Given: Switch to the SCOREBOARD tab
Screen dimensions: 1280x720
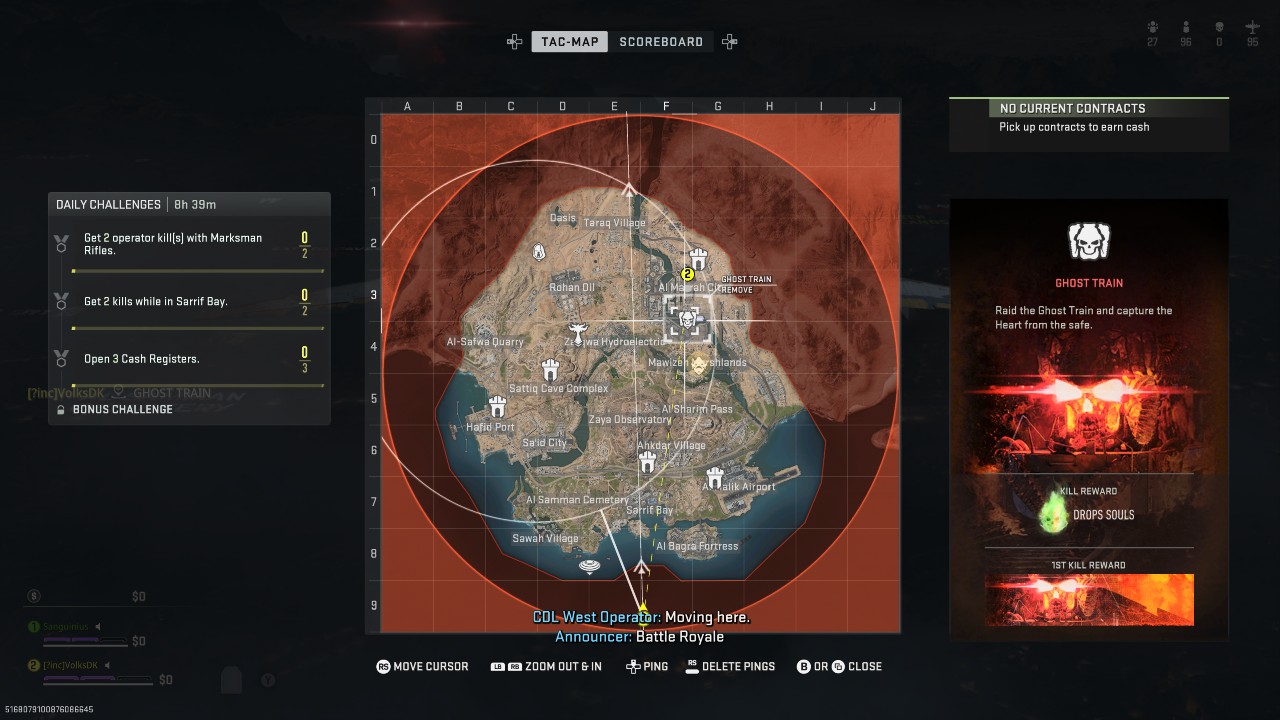Looking at the screenshot, I should point(660,41).
